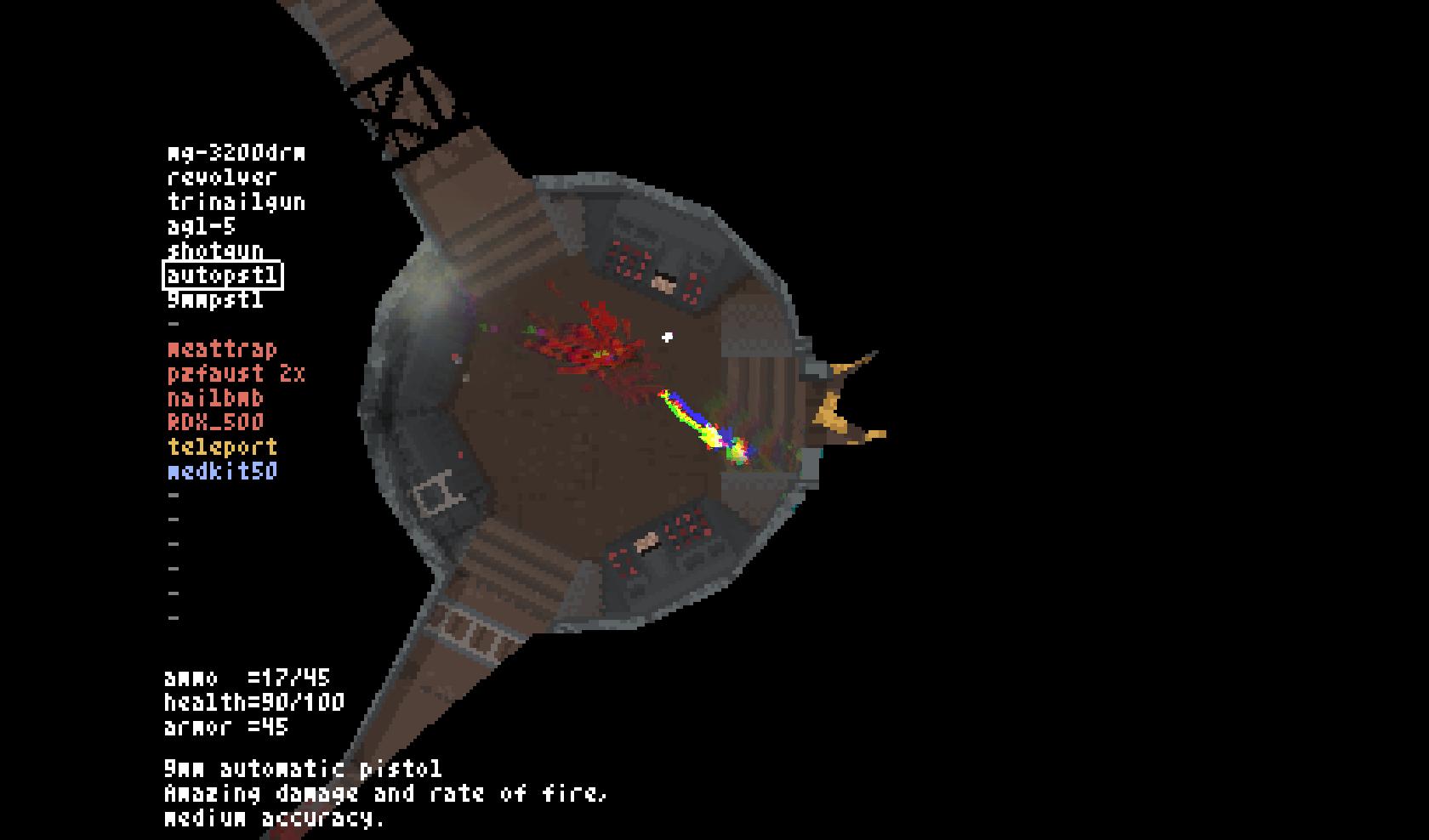Open the pzfaust 2x item entry

click(236, 373)
